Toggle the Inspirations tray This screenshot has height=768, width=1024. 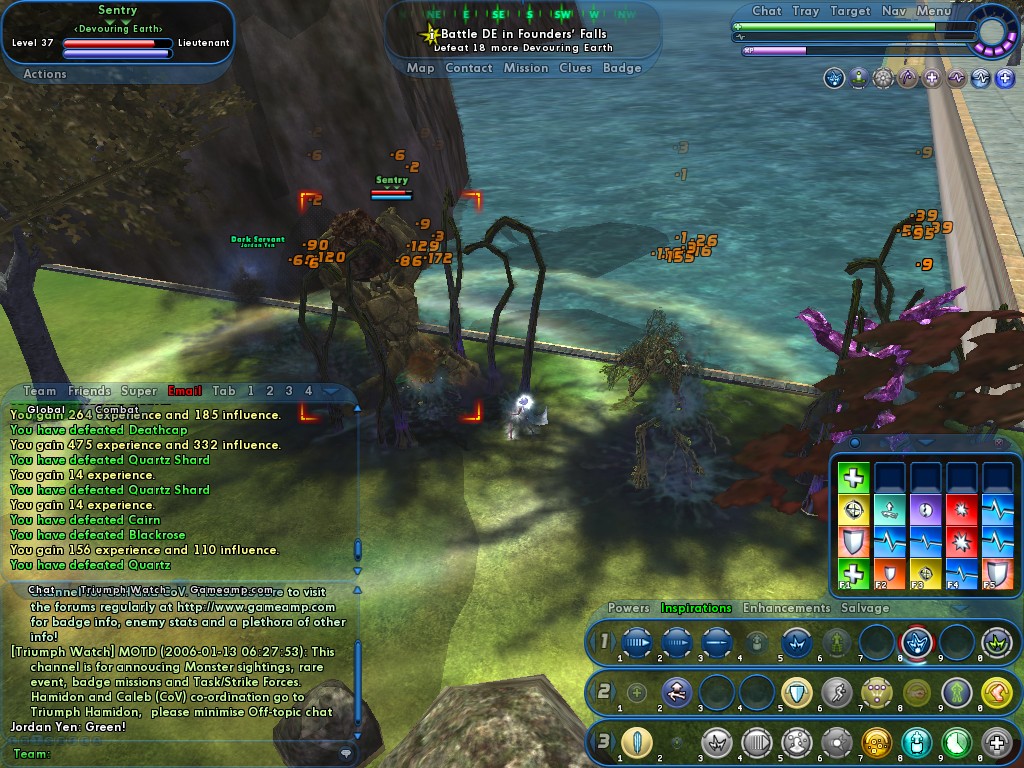point(696,608)
